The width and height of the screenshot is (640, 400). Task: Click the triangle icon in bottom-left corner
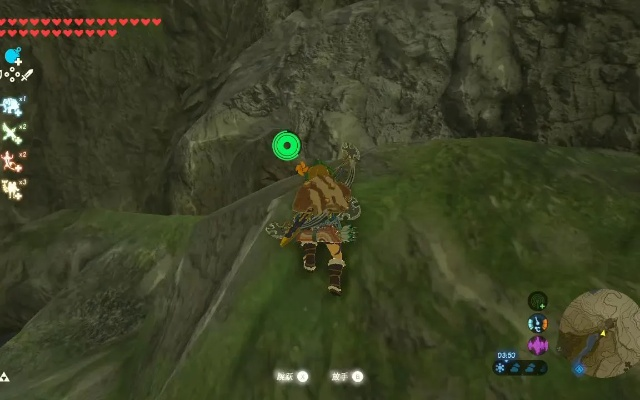[5, 377]
